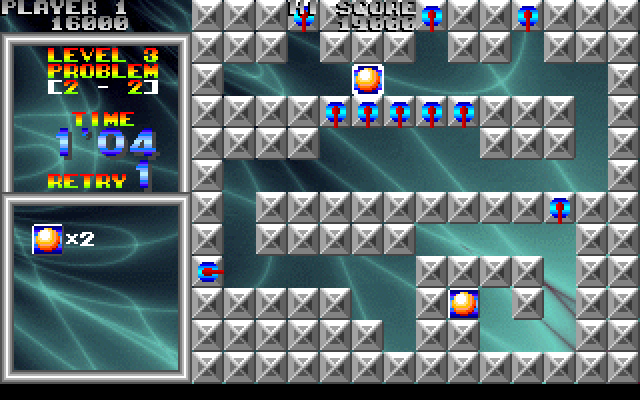The image size is (640, 400).
Task: Pick the orange ball block resting in the lower pit
Action: point(464,303)
